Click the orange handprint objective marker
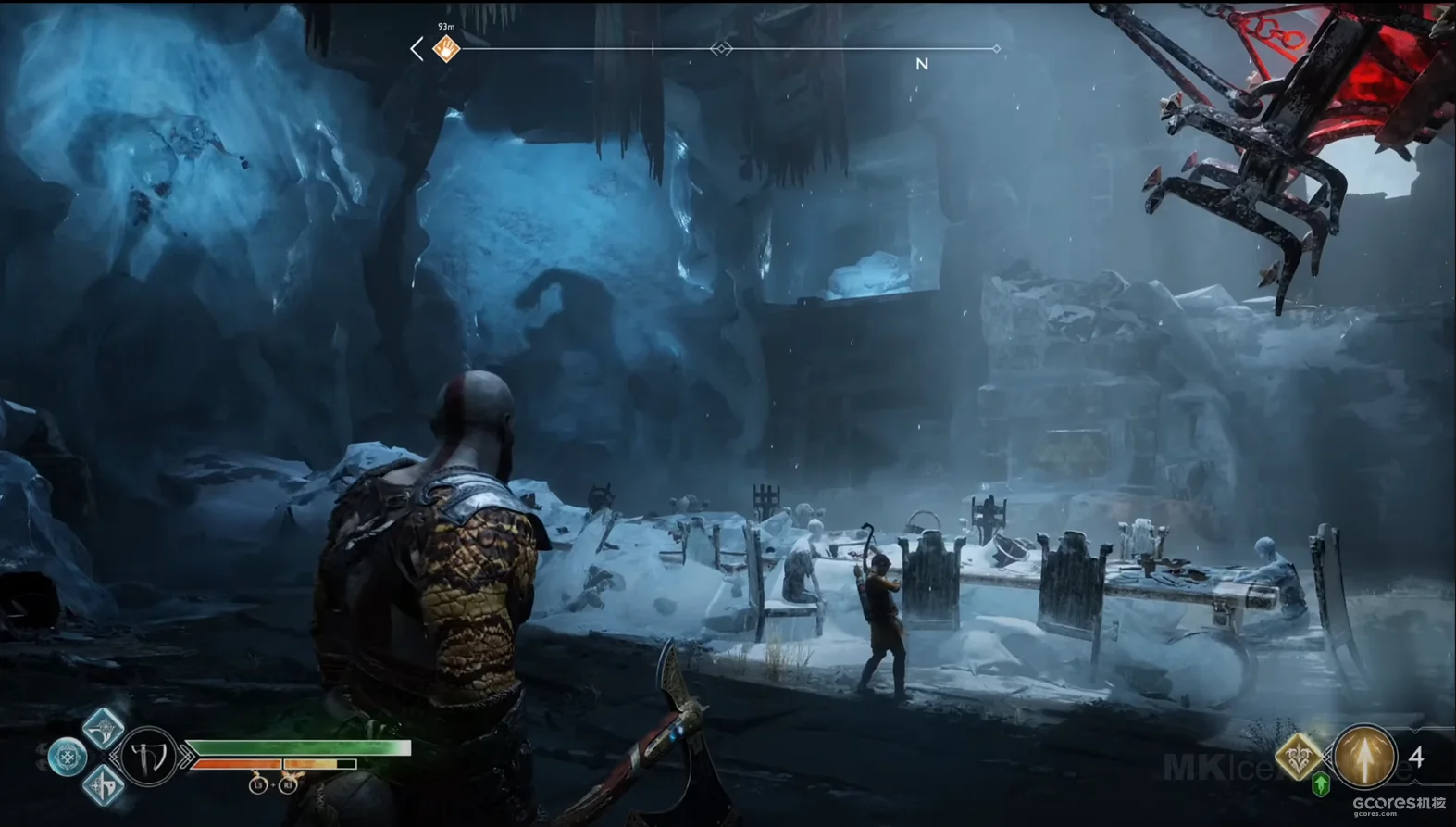The height and width of the screenshot is (827, 1456). click(447, 48)
